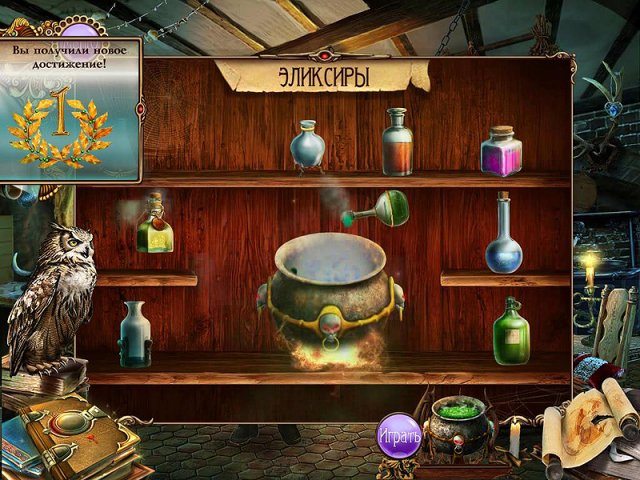The image size is (640, 480).
Task: Select the round pale-blue flask on top shelf
Action: tap(308, 147)
